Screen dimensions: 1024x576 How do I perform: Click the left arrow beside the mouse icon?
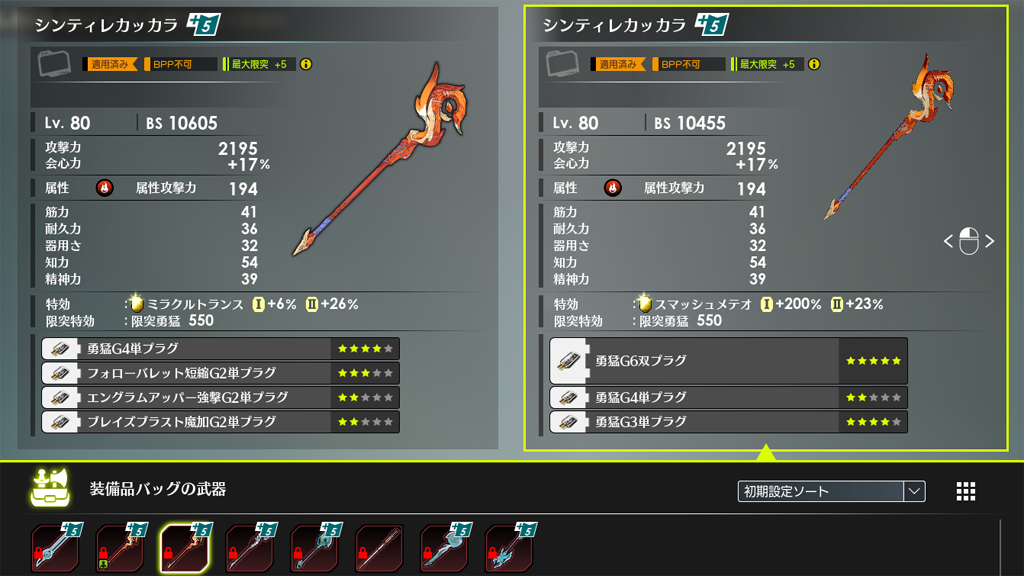pyautogui.click(x=948, y=241)
